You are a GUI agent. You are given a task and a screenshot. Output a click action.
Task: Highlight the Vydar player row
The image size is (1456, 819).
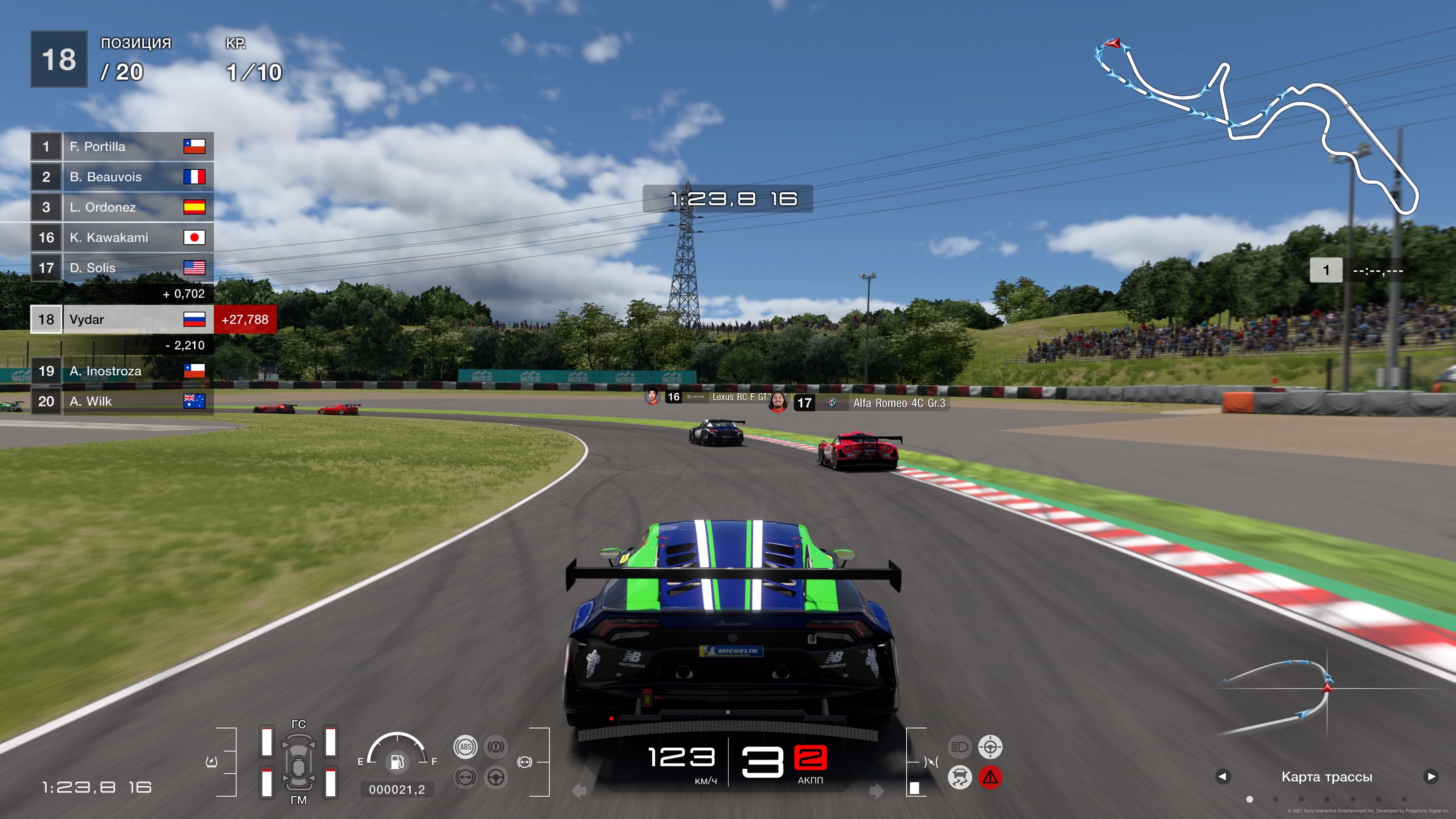[x=121, y=319]
